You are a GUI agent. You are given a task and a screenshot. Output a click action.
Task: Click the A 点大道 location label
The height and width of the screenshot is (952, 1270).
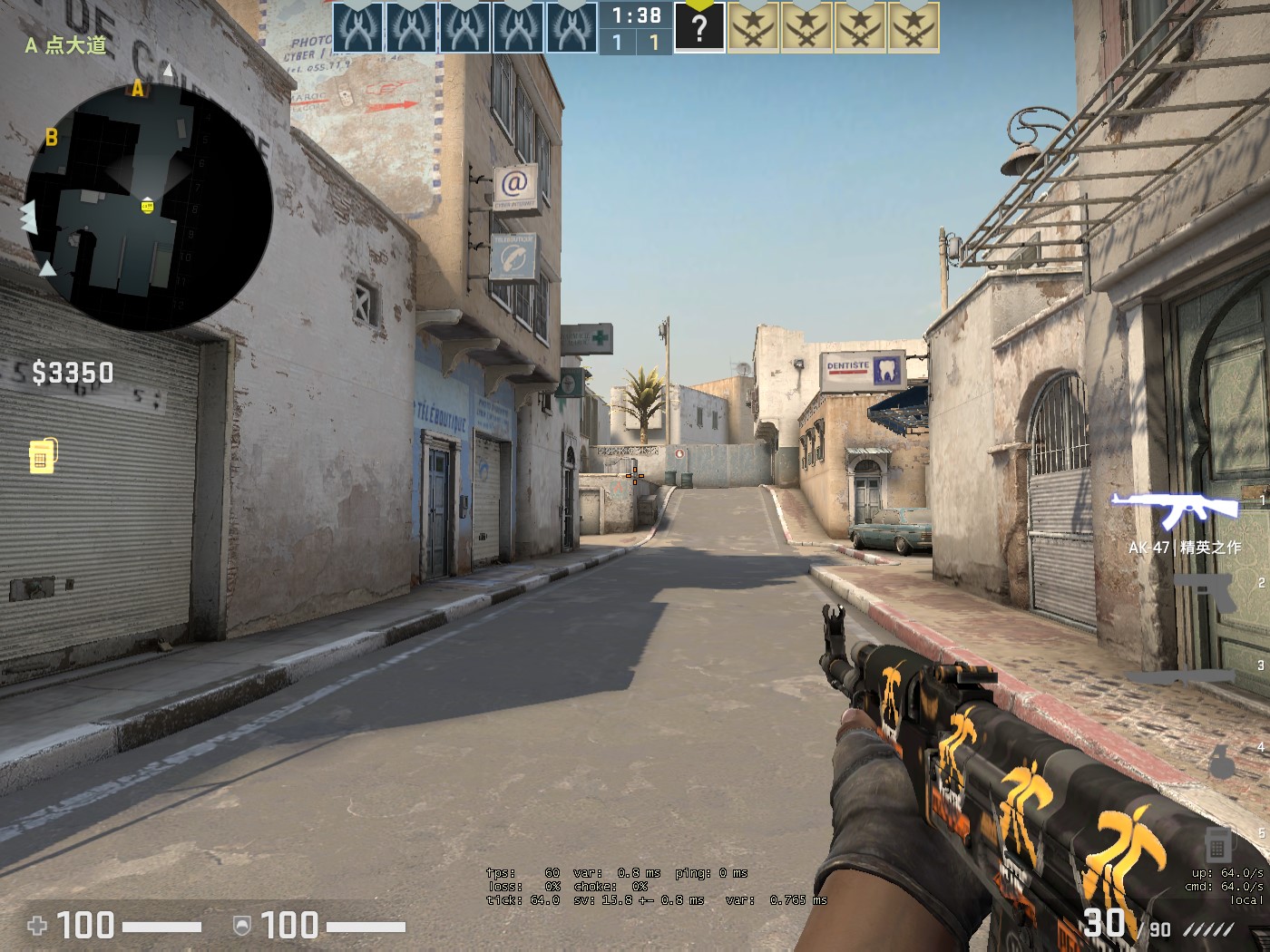click(x=63, y=44)
